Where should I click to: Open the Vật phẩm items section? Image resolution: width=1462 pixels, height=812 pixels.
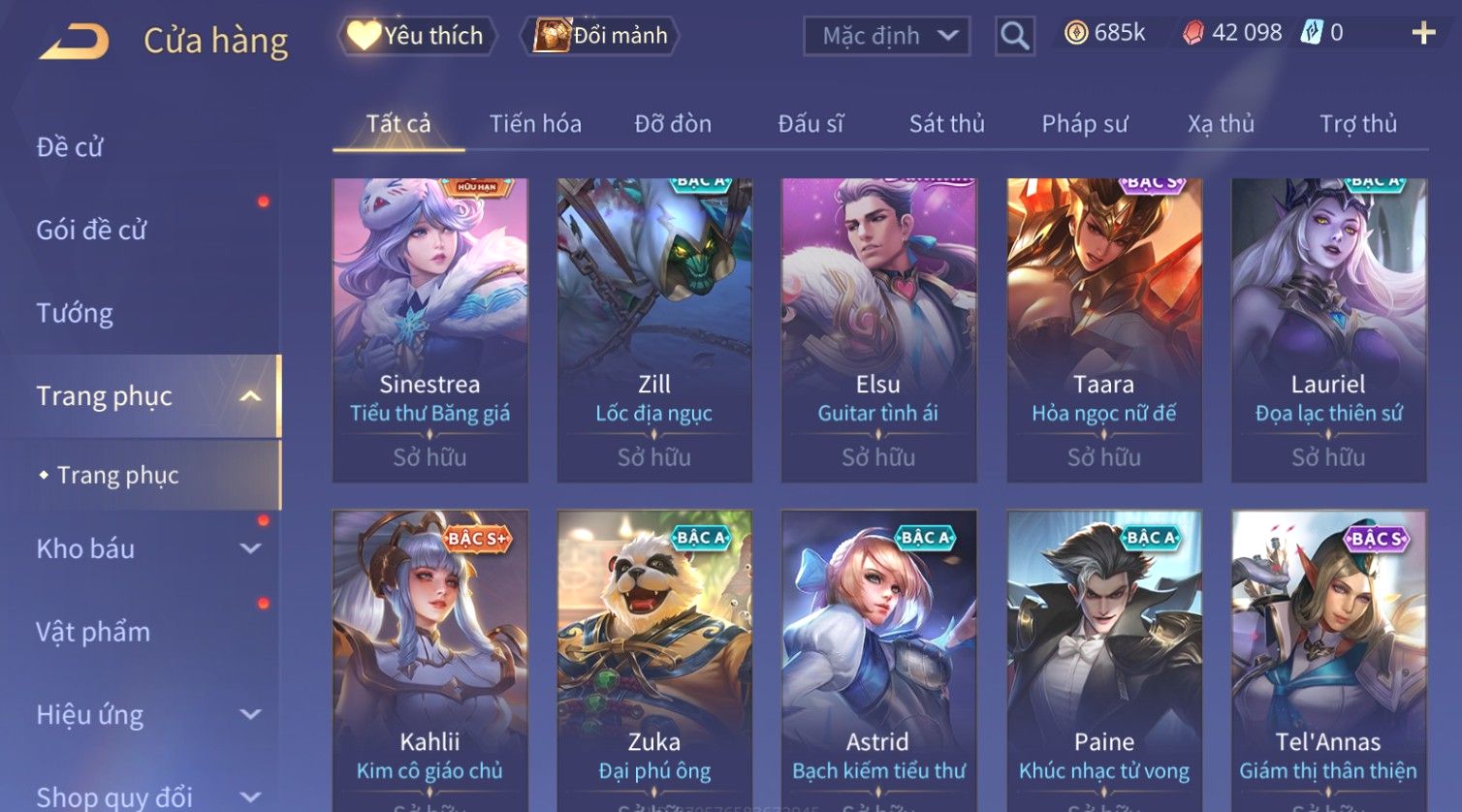click(x=93, y=632)
